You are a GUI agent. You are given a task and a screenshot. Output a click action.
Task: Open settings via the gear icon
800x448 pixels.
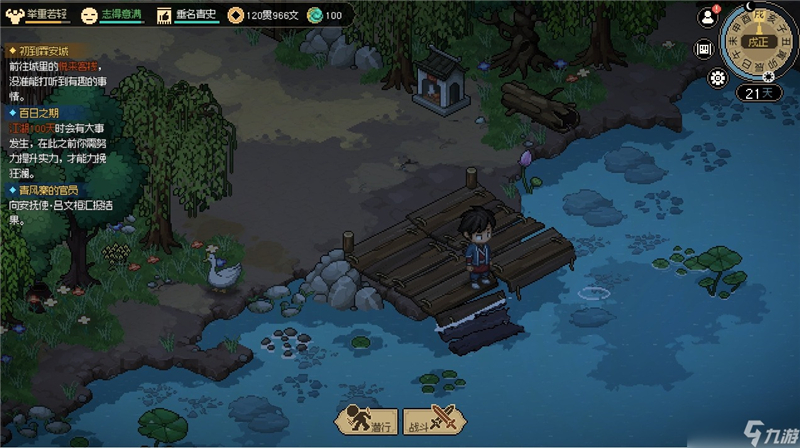pyautogui.click(x=717, y=78)
